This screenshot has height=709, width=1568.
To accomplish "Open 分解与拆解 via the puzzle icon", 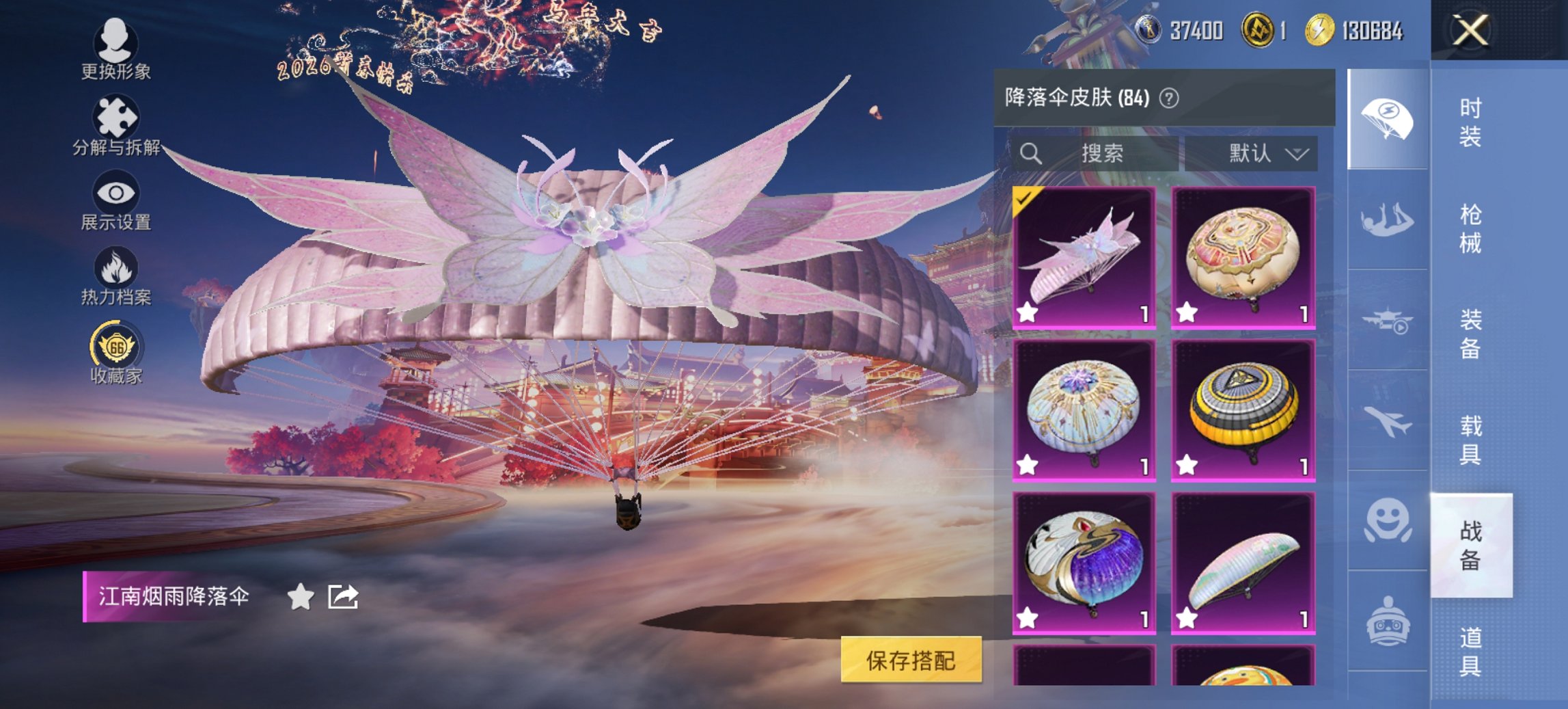I will coord(116,118).
